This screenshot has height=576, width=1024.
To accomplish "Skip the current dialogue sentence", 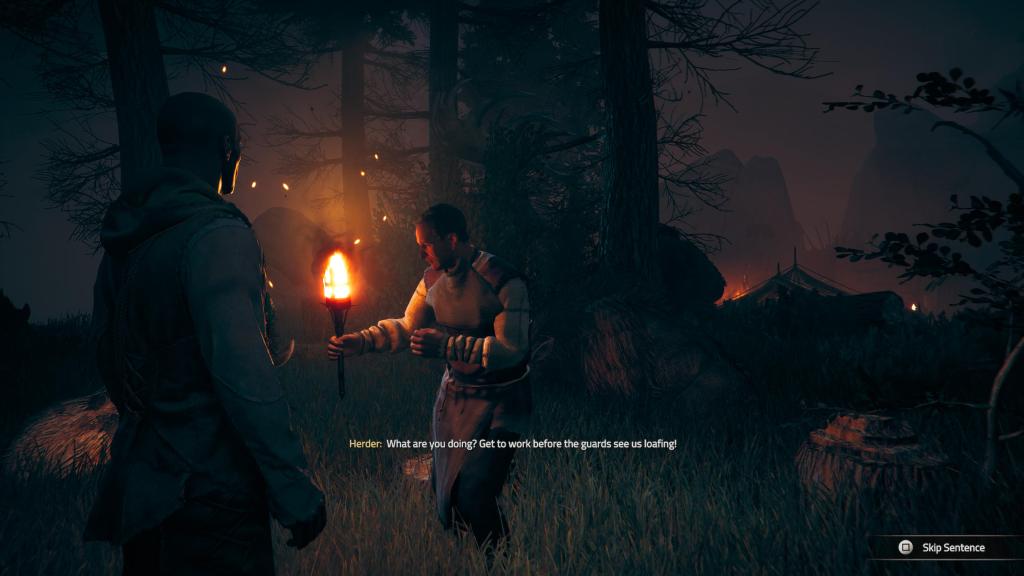I will 942,547.
